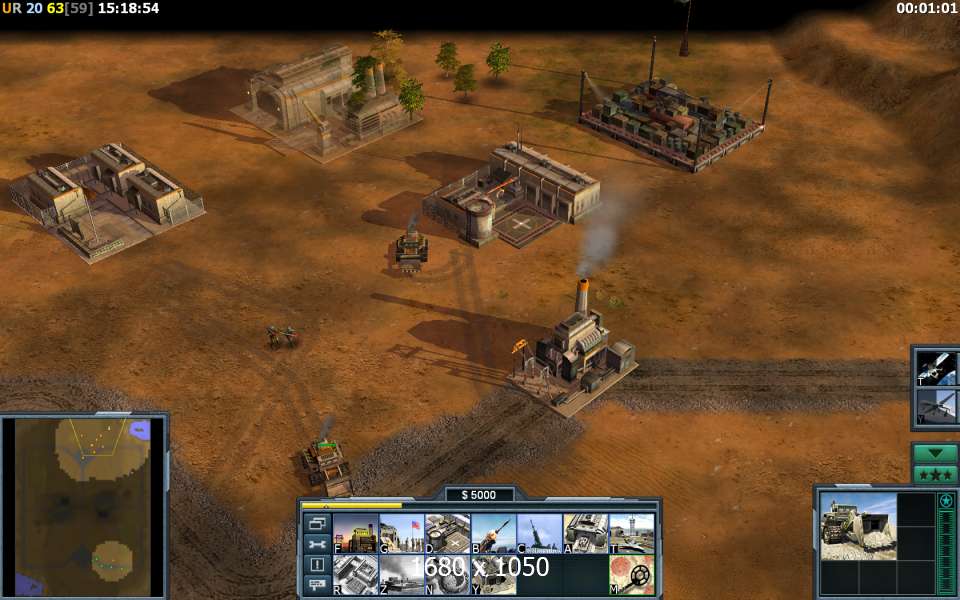
Task: Select the greyed-out build icon labeled Y
Action: coord(493,575)
